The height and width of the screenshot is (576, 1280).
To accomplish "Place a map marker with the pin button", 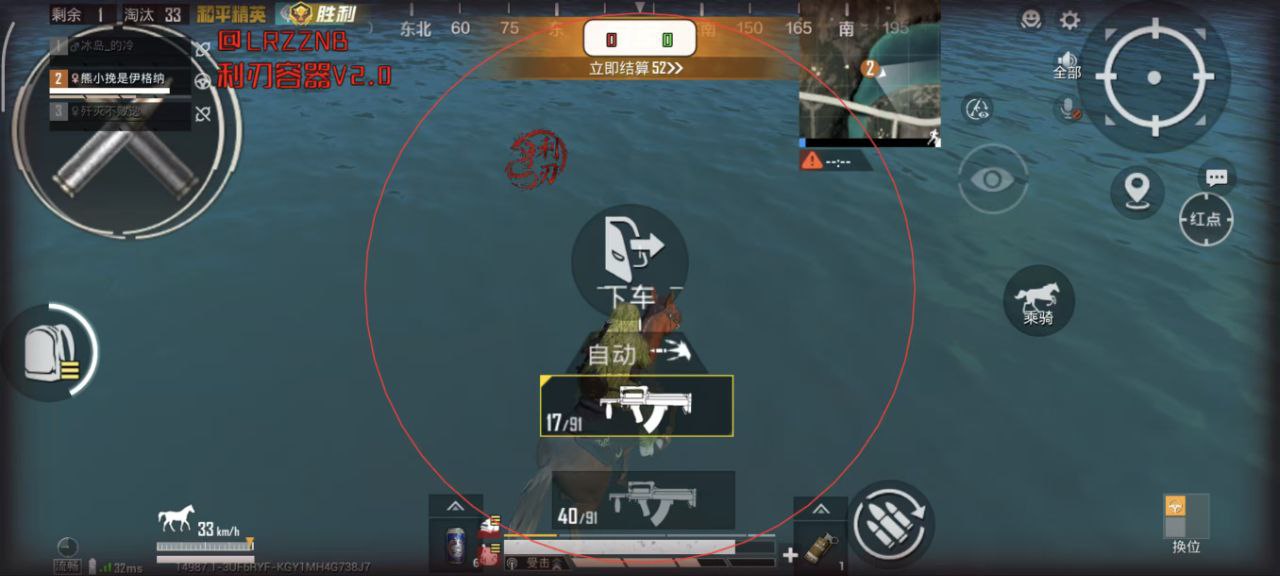I will (1136, 190).
